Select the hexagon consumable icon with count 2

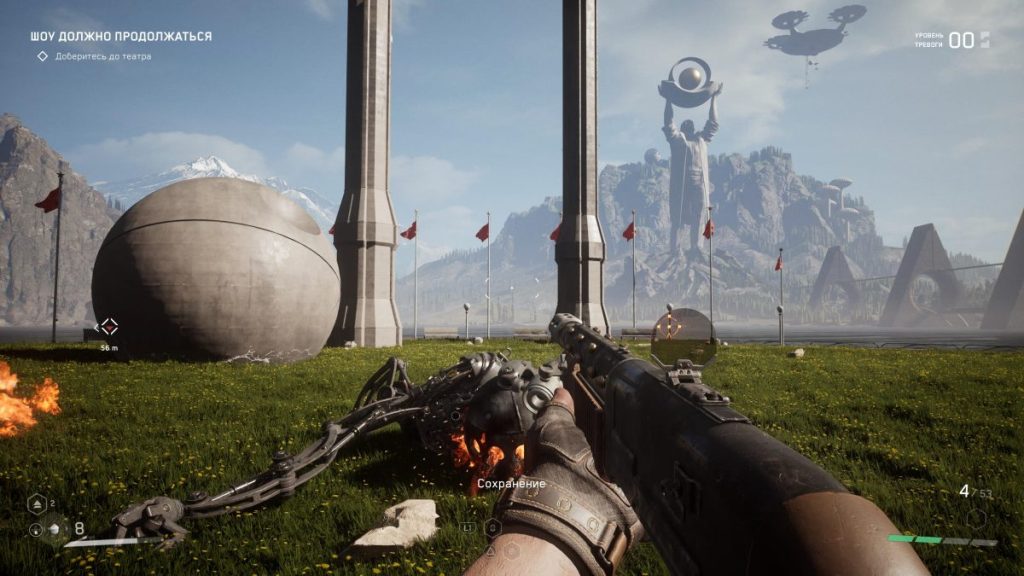tap(35, 504)
